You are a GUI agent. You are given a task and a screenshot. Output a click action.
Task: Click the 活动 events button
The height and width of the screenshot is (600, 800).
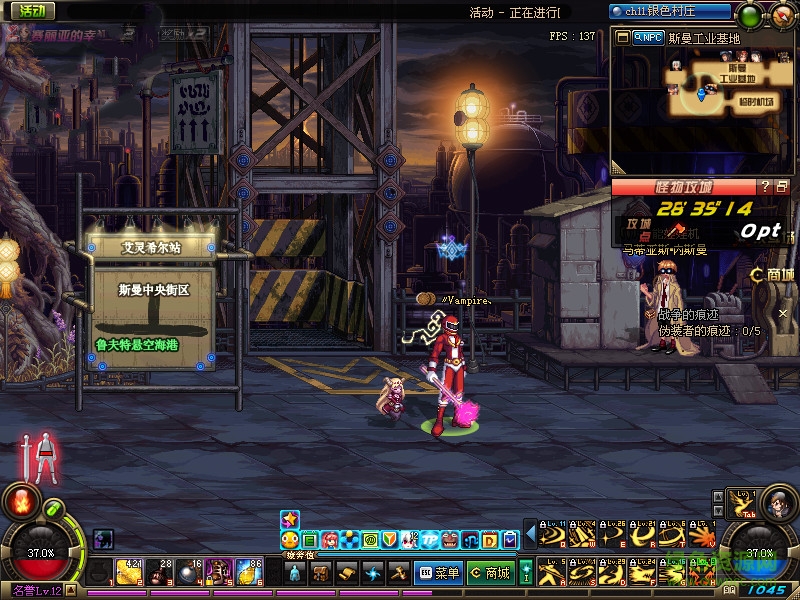(30, 11)
